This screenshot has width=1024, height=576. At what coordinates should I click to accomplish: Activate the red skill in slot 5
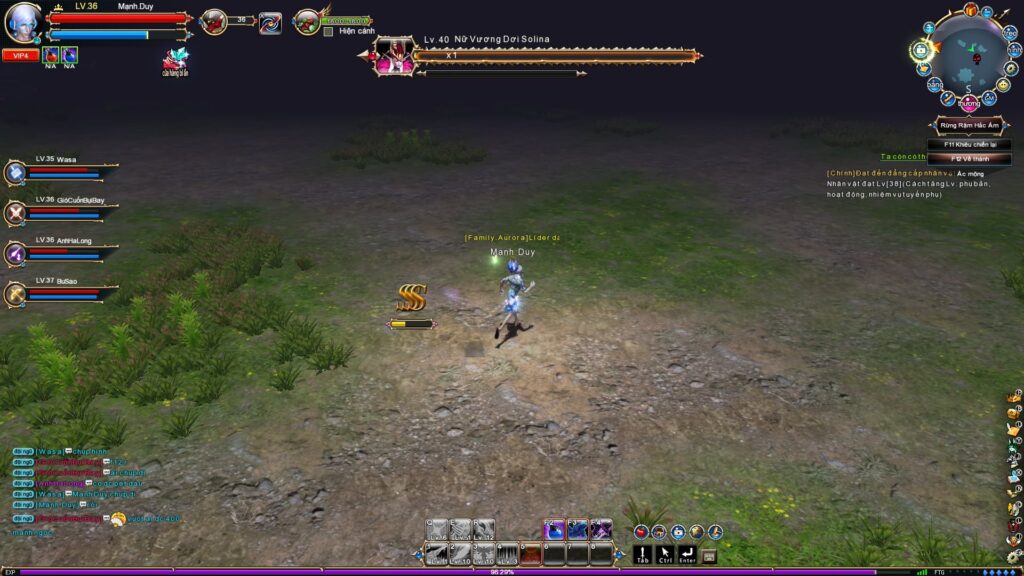(x=531, y=553)
